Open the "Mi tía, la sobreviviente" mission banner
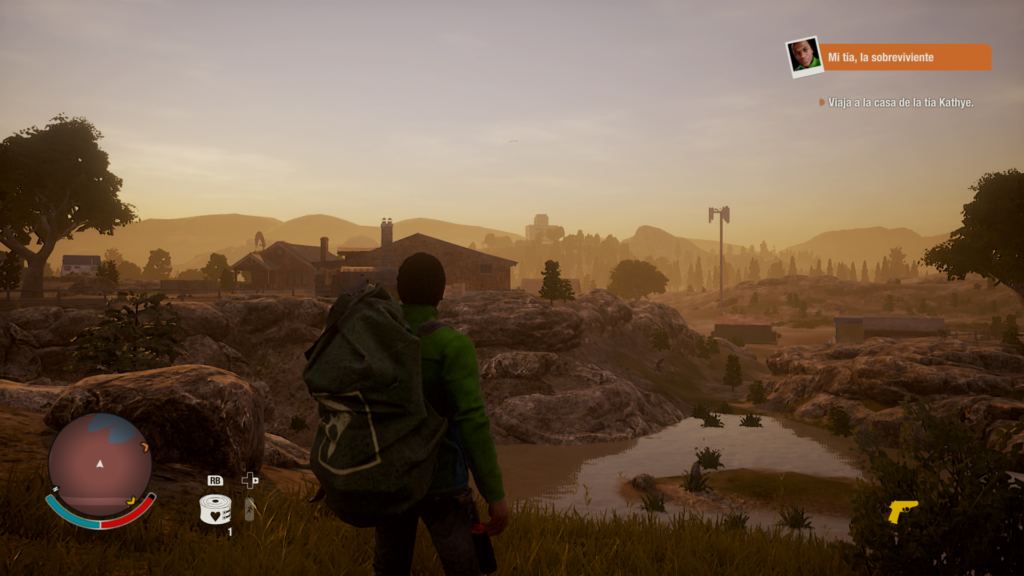The height and width of the screenshot is (576, 1024). coord(907,57)
